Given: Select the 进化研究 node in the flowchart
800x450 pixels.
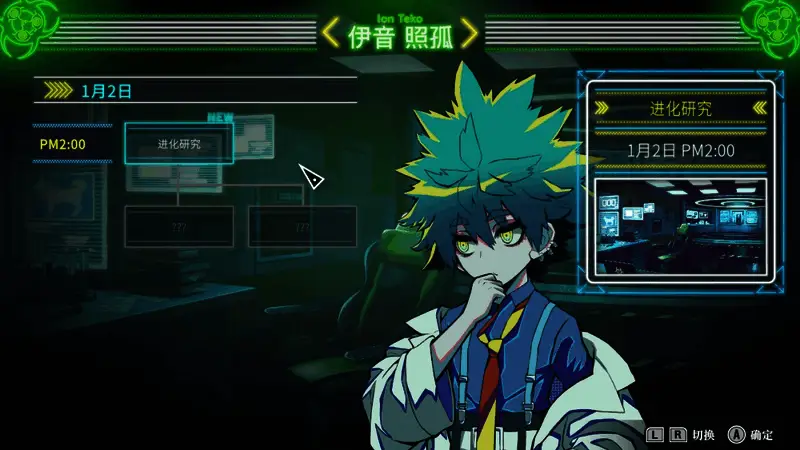Looking at the screenshot, I should [179, 144].
